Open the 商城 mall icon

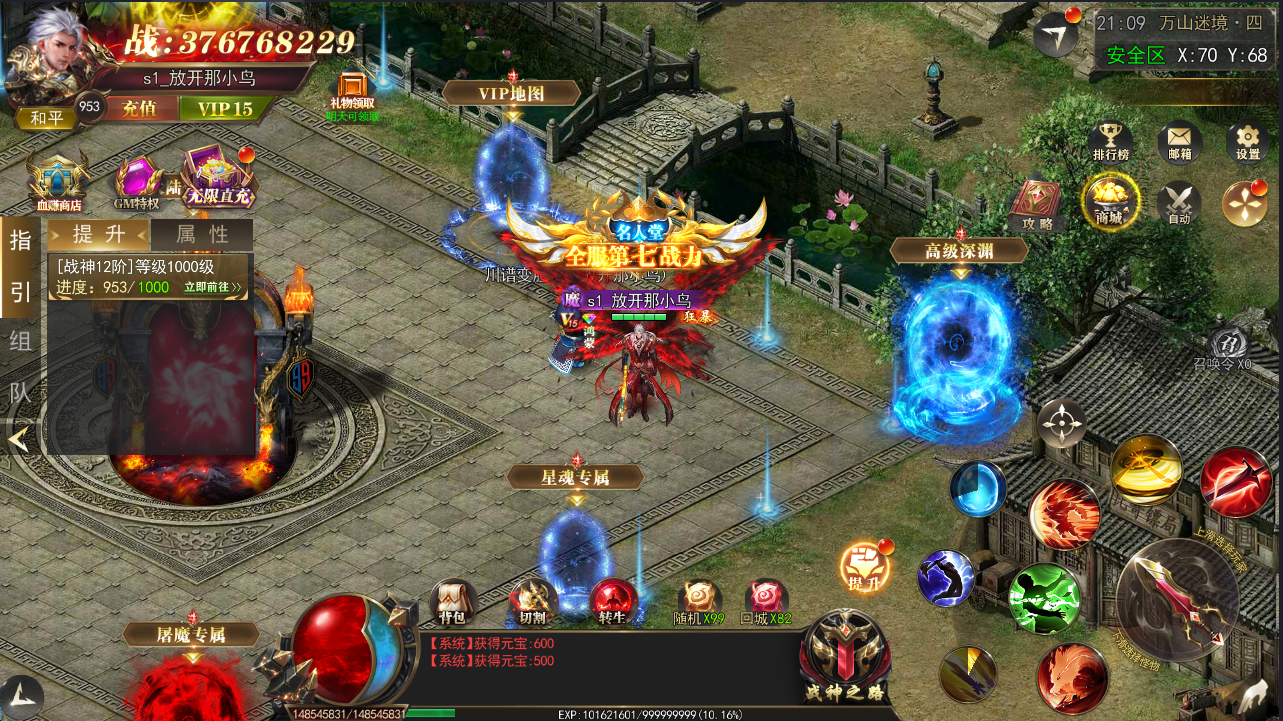[1109, 202]
